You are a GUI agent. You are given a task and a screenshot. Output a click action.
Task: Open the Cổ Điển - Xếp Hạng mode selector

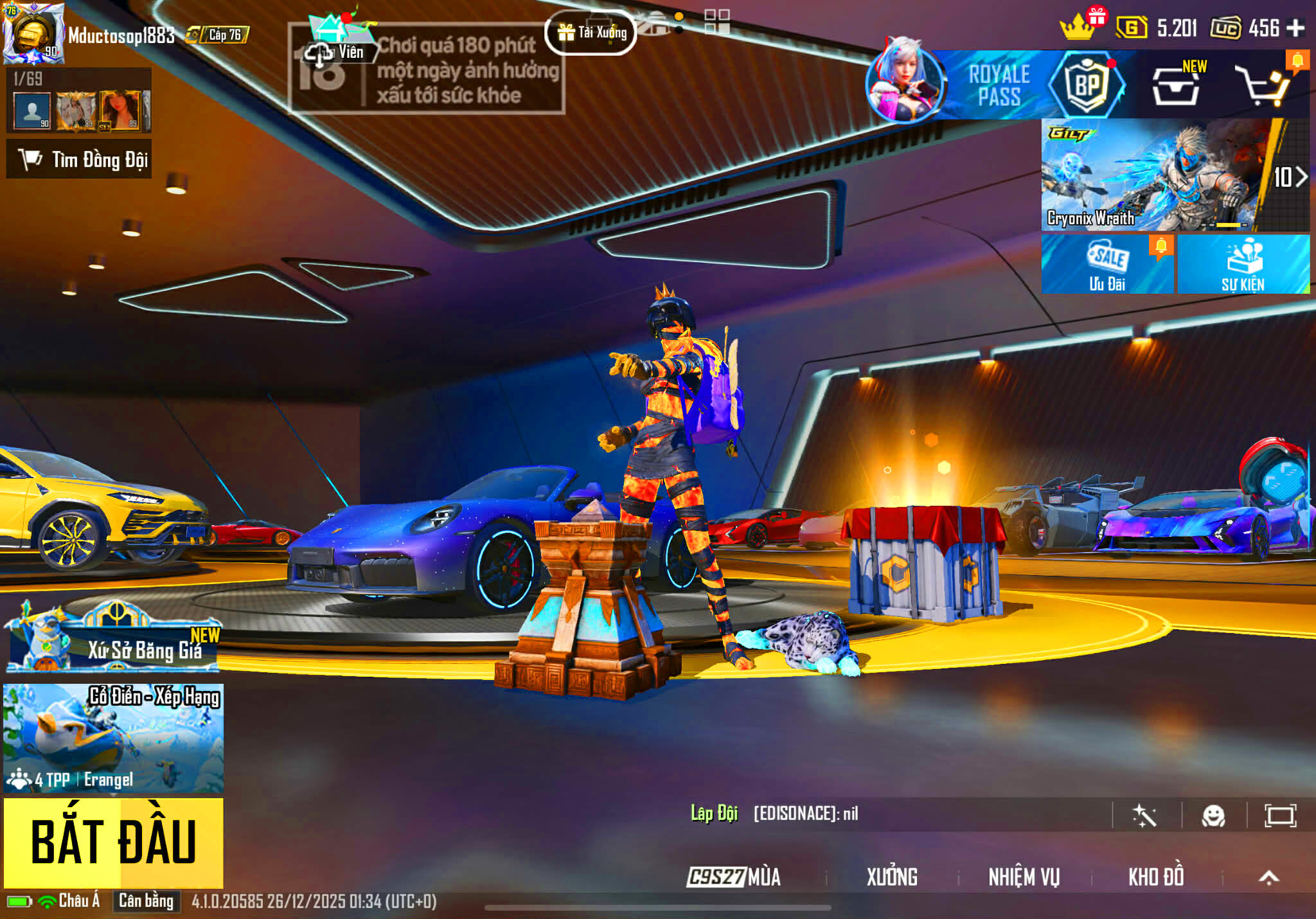click(114, 738)
